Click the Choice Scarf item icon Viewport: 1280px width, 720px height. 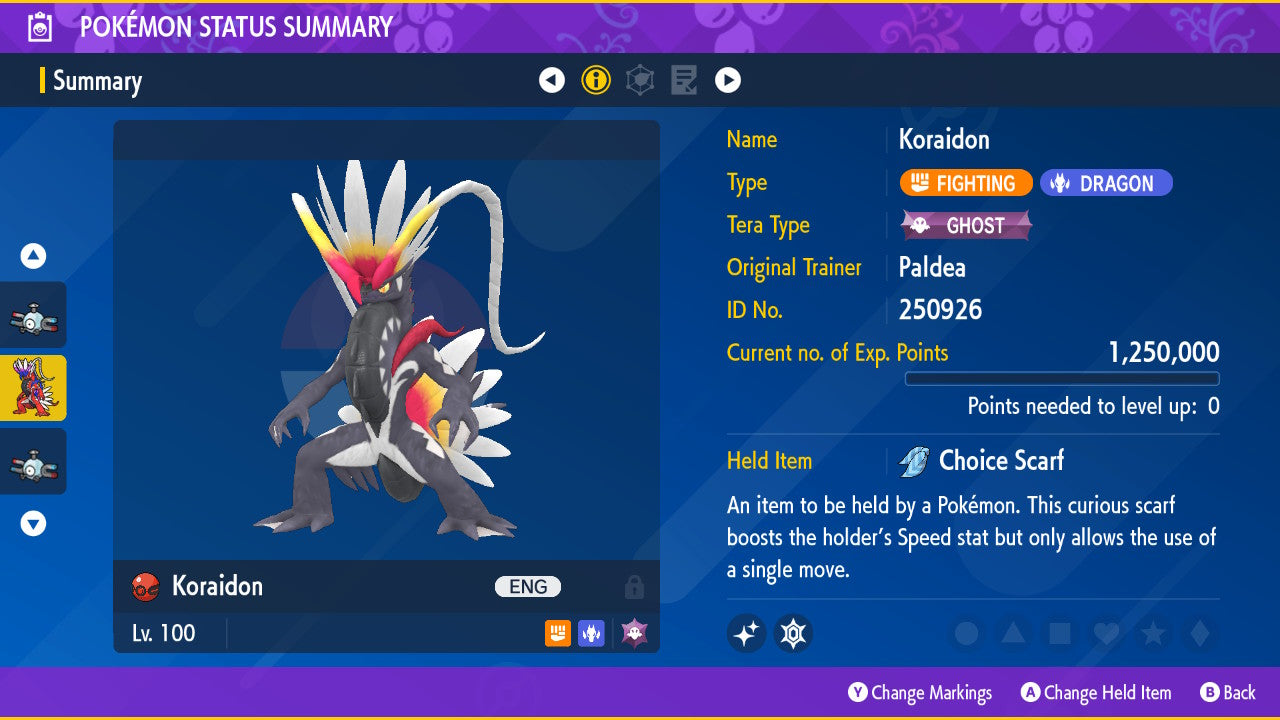[x=914, y=460]
